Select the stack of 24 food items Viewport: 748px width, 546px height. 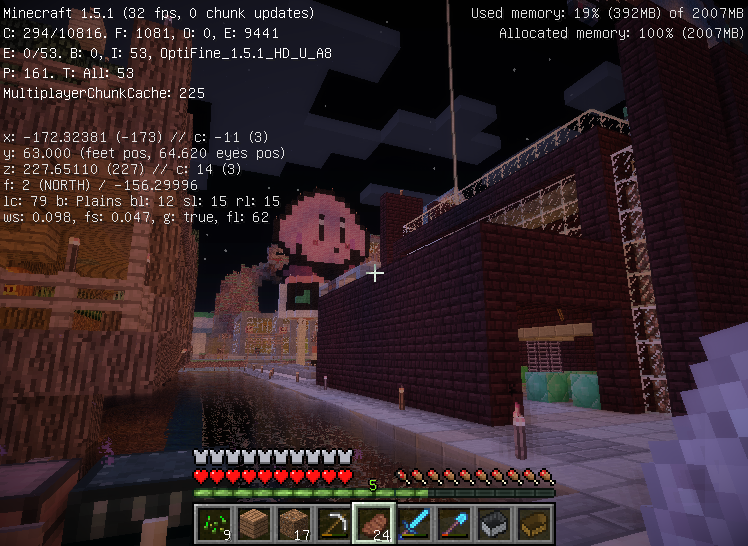[374, 523]
